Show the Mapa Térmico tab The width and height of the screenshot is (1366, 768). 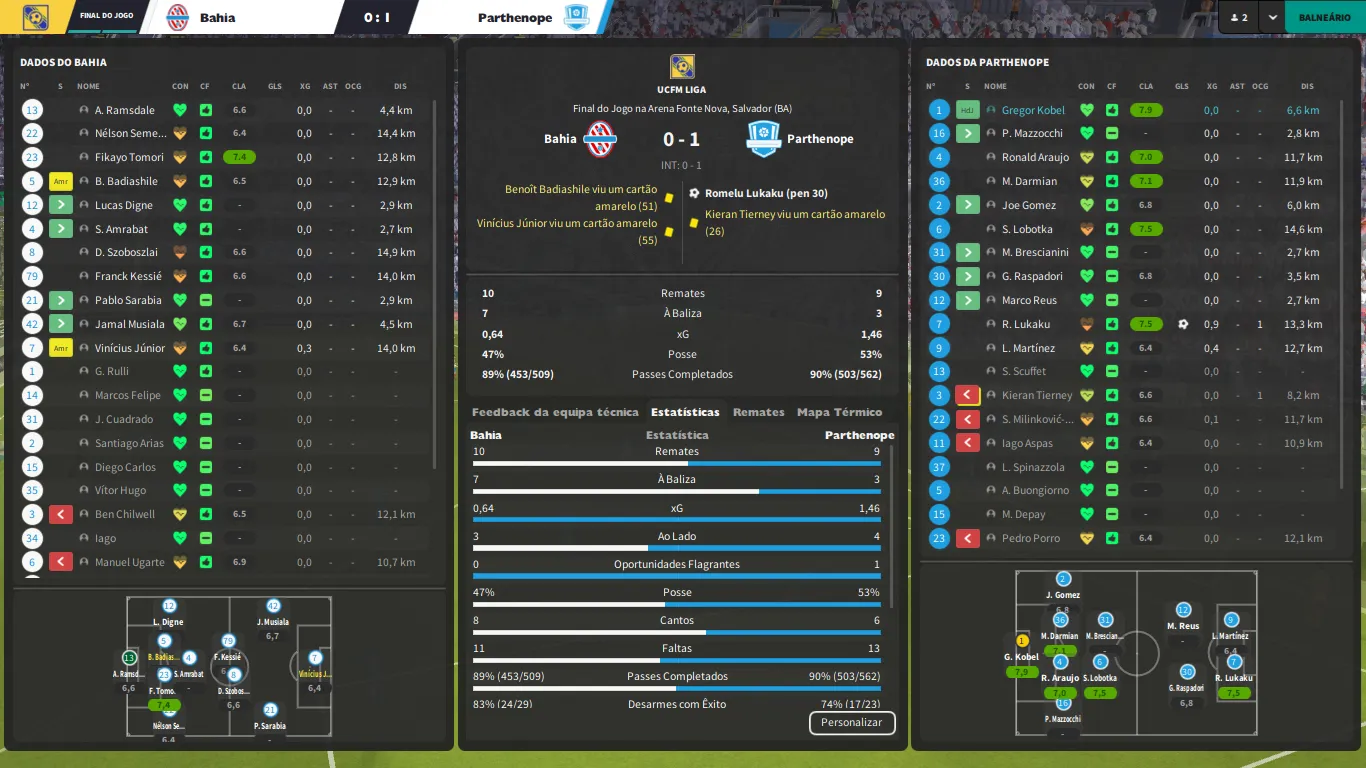(839, 412)
